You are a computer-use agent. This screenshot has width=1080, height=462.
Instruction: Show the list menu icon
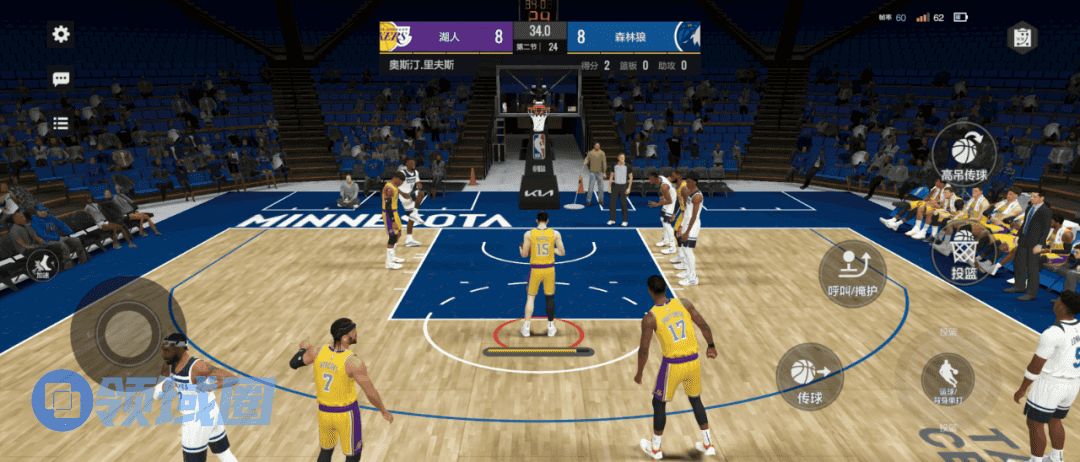coord(61,123)
